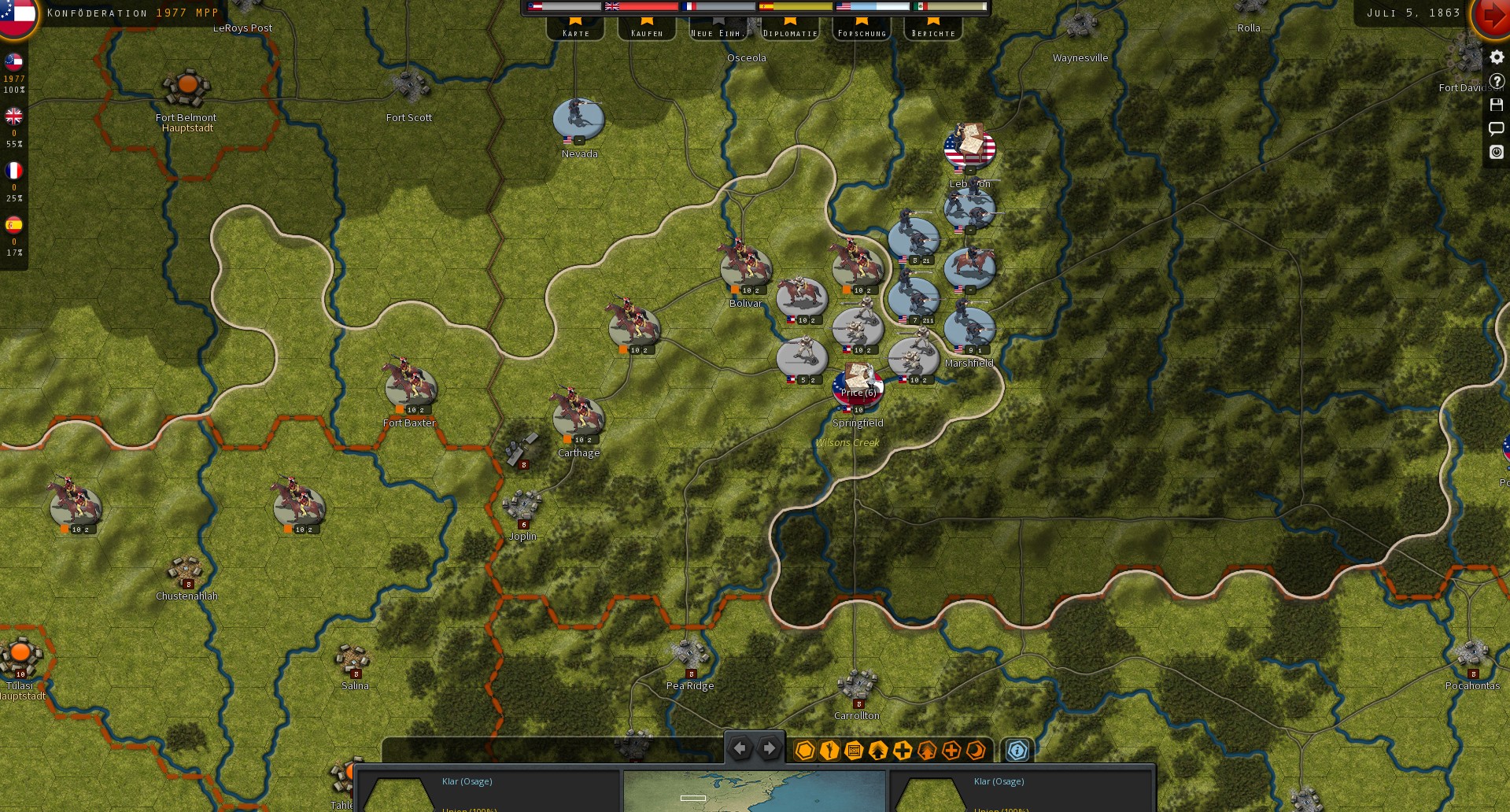
Task: Click the British 55% mobilization bar
Action: click(13, 130)
